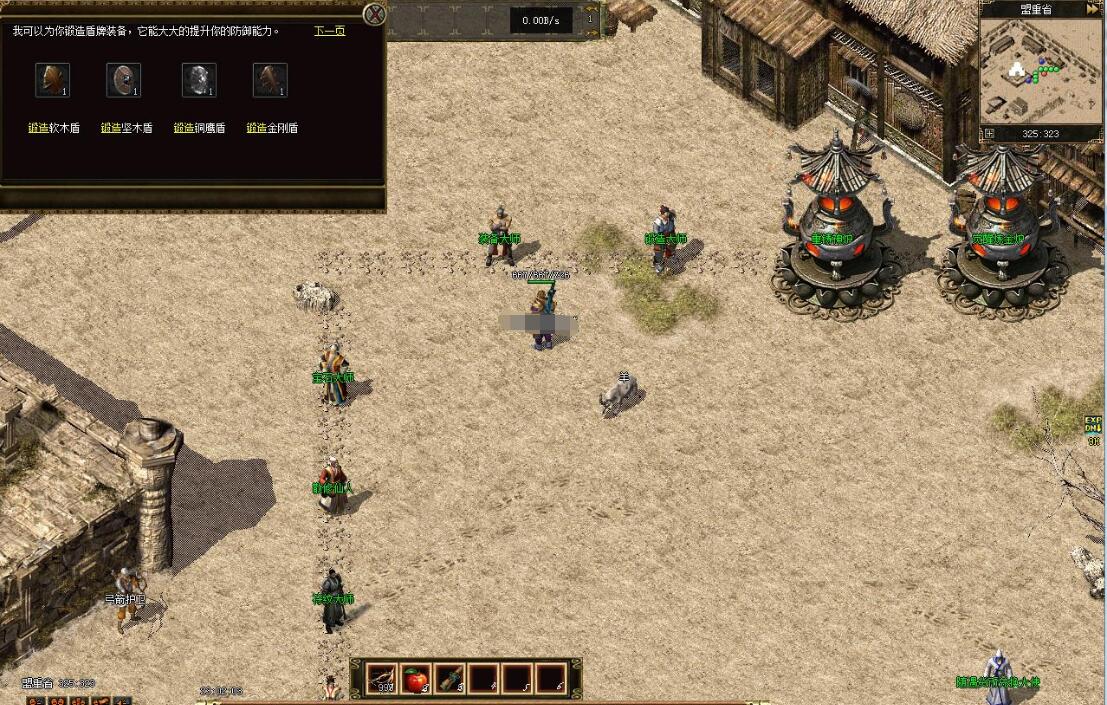Image resolution: width=1107 pixels, height=705 pixels.
Task: Use the arrow bundle hotbar slot
Action: pyautogui.click(x=381, y=679)
